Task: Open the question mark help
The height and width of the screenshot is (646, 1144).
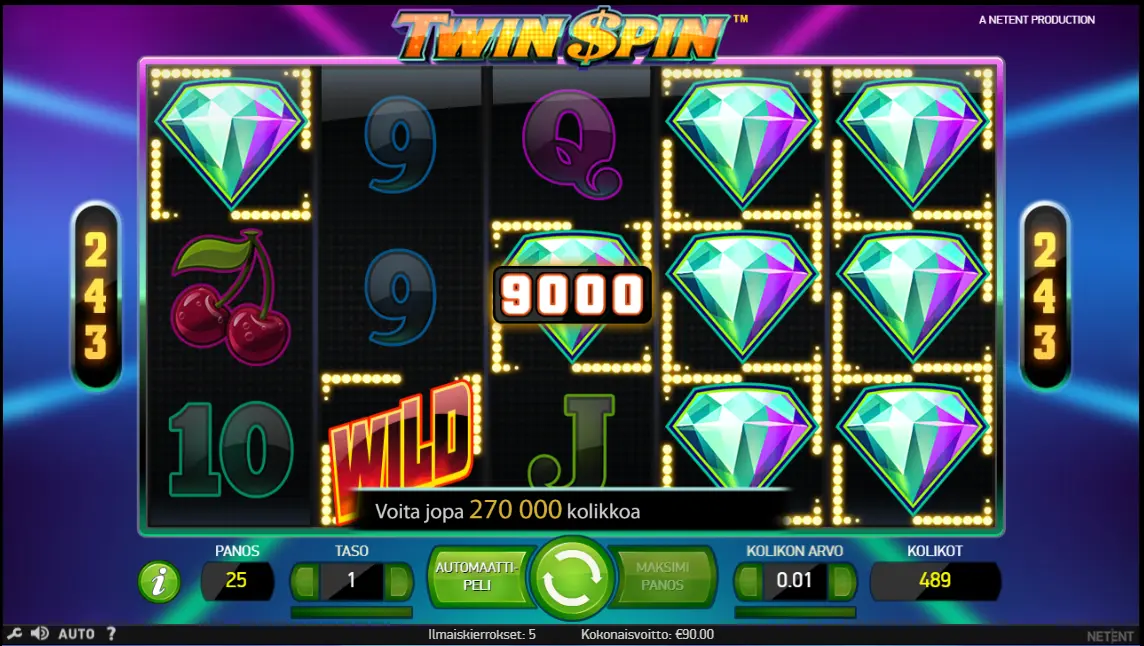Action: click(x=111, y=633)
